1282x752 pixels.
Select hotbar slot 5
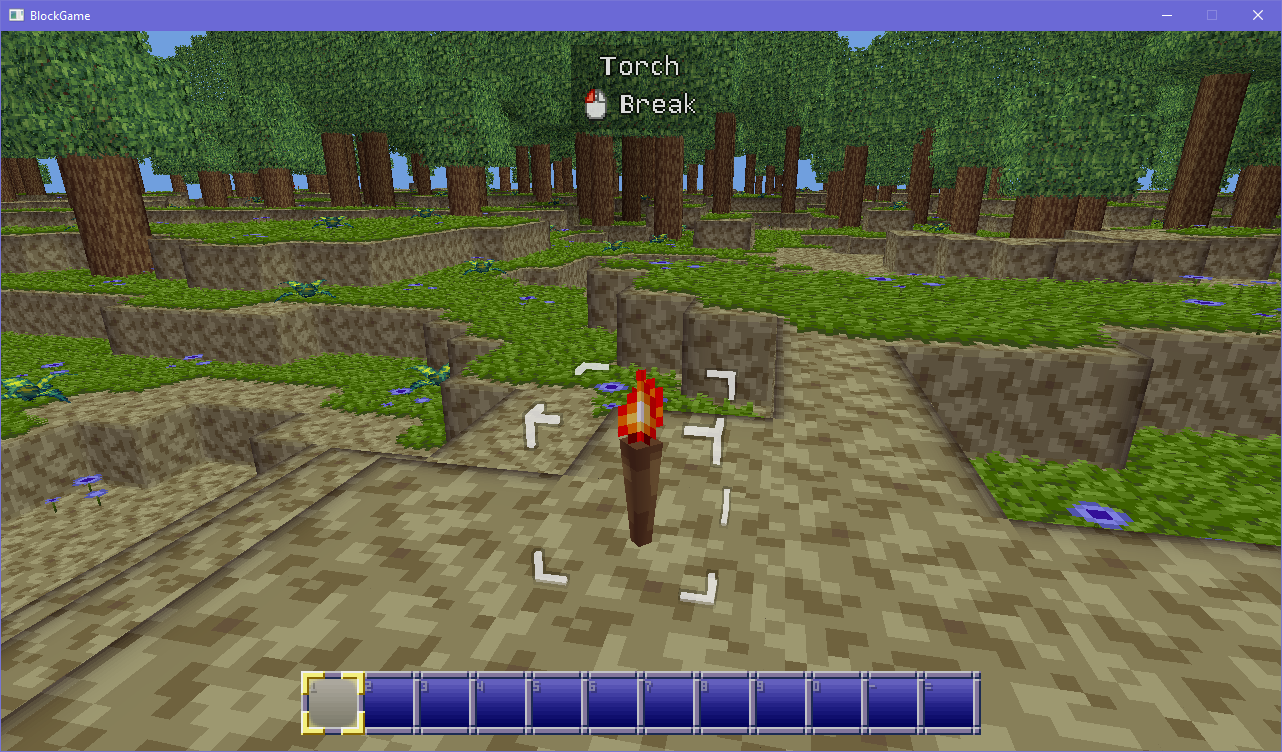[557, 700]
